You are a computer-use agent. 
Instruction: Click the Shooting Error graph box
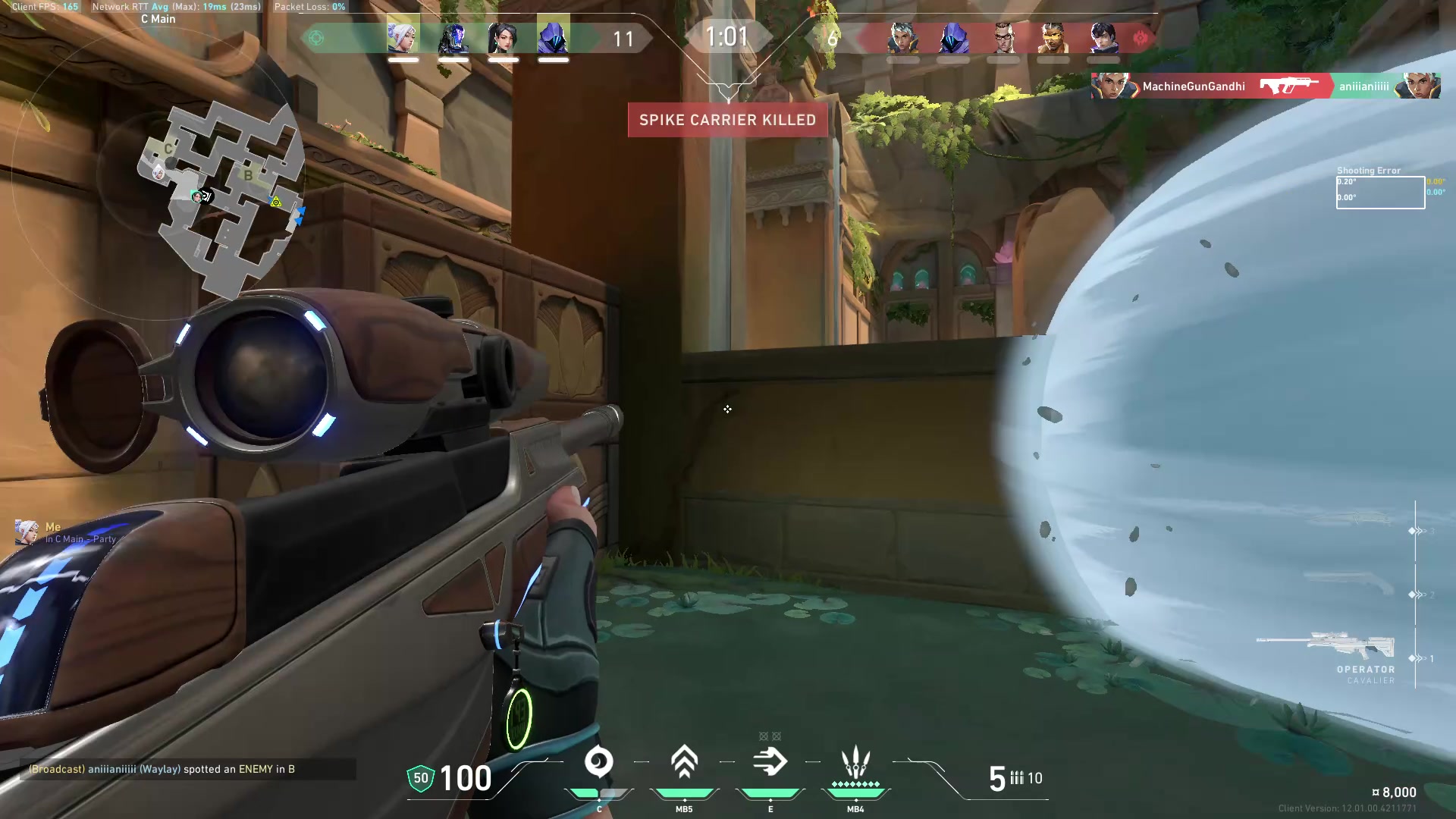1379,192
